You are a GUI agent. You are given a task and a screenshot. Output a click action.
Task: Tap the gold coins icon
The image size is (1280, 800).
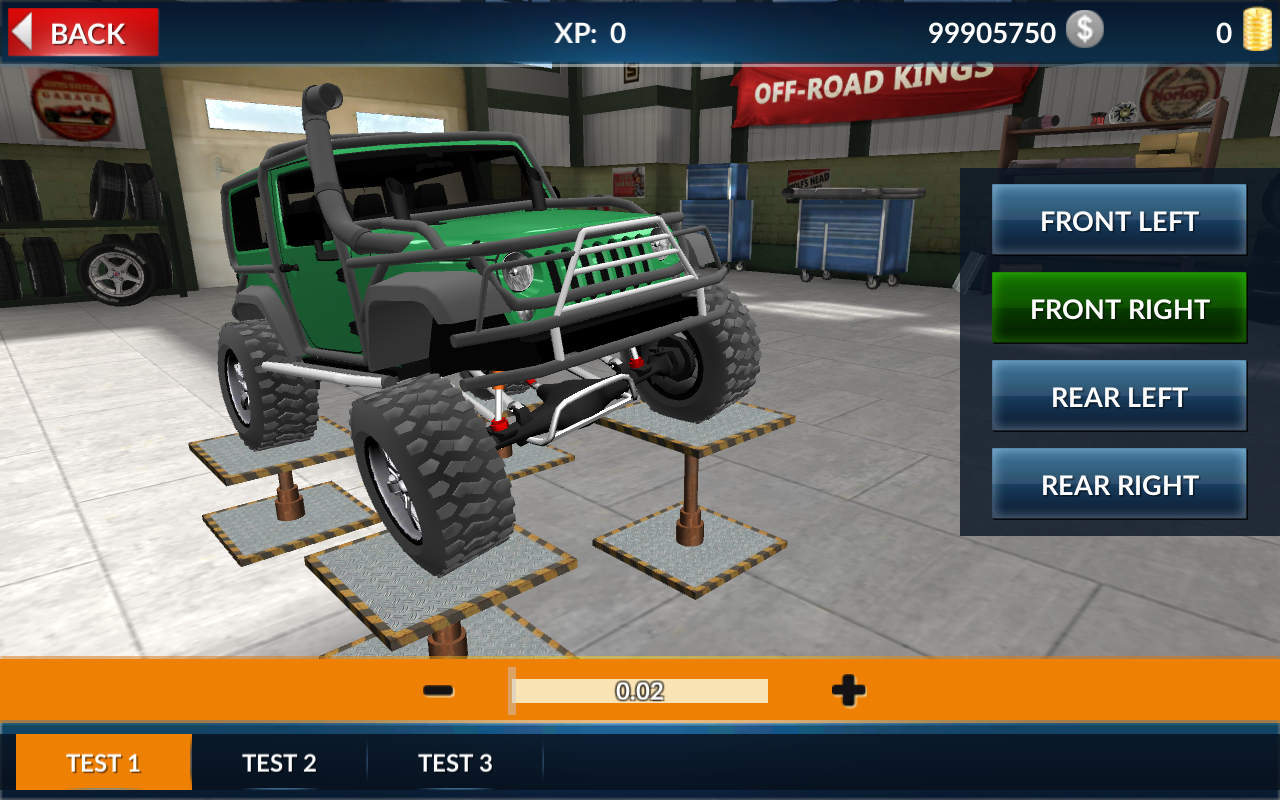(x=1257, y=31)
